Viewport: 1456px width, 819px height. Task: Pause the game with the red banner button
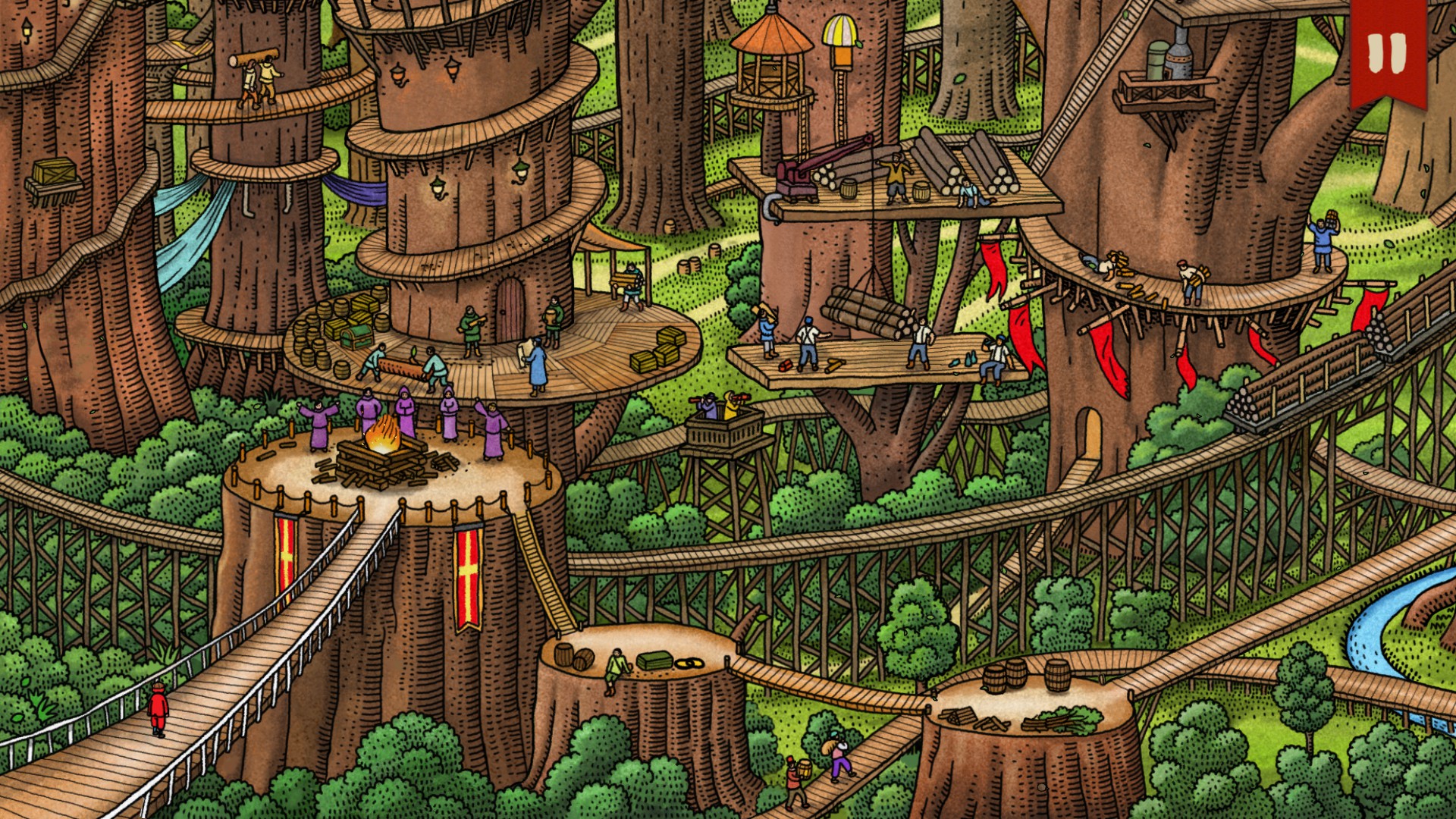[x=1387, y=52]
